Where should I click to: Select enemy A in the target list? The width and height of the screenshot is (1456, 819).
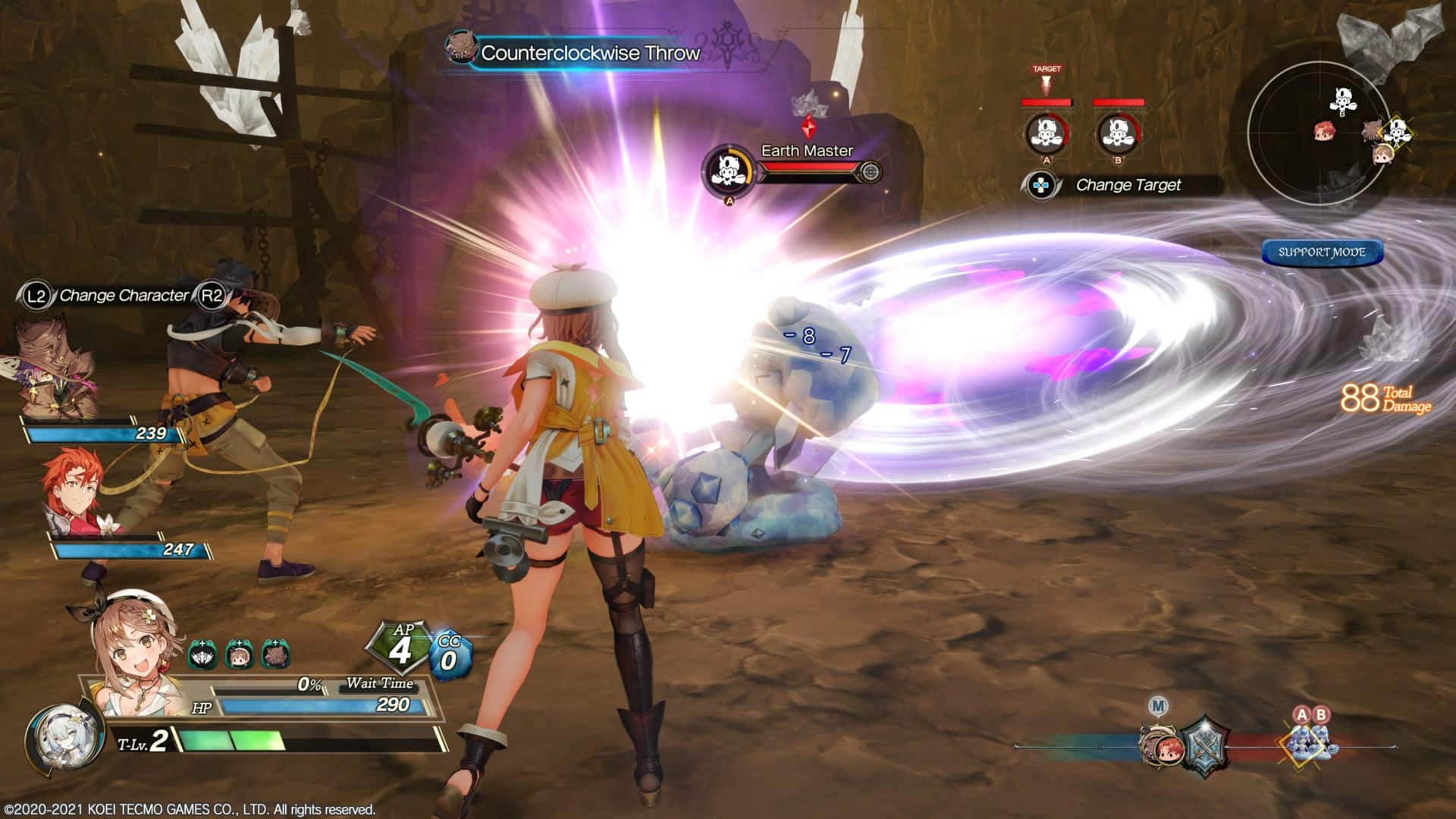coord(1046,133)
